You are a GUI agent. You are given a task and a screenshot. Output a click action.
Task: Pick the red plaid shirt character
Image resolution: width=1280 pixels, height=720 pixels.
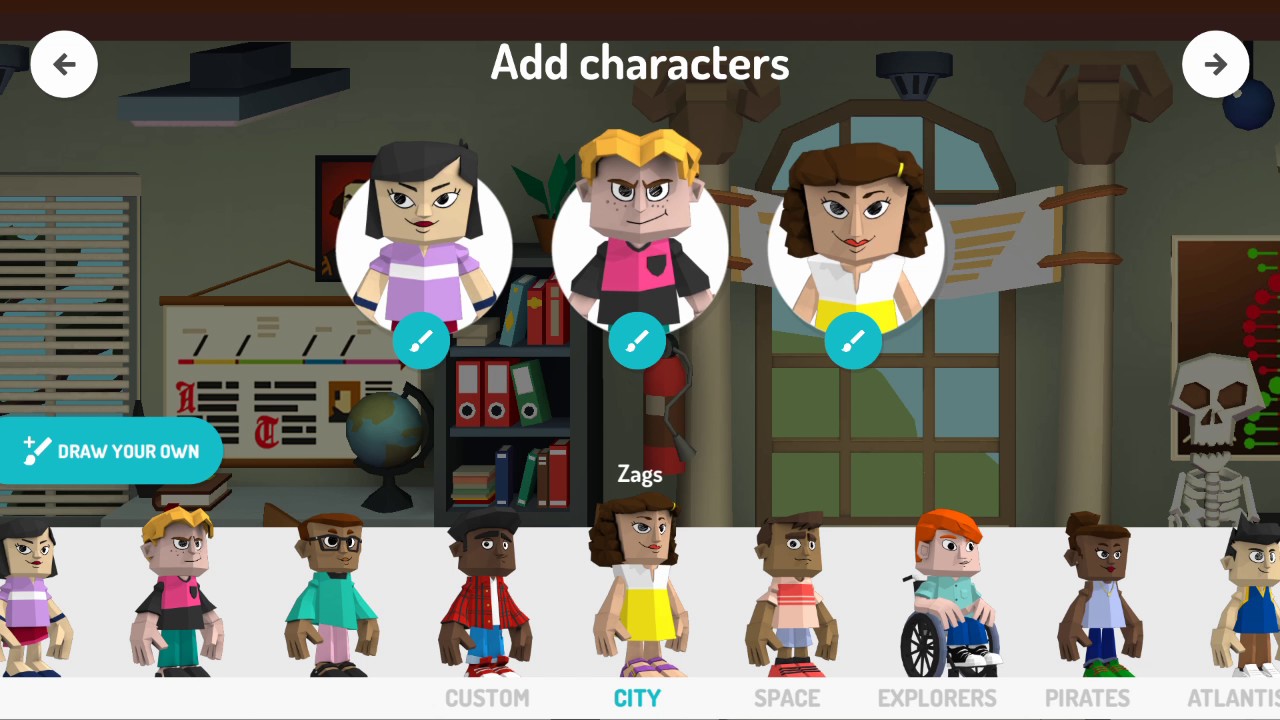[x=487, y=595]
